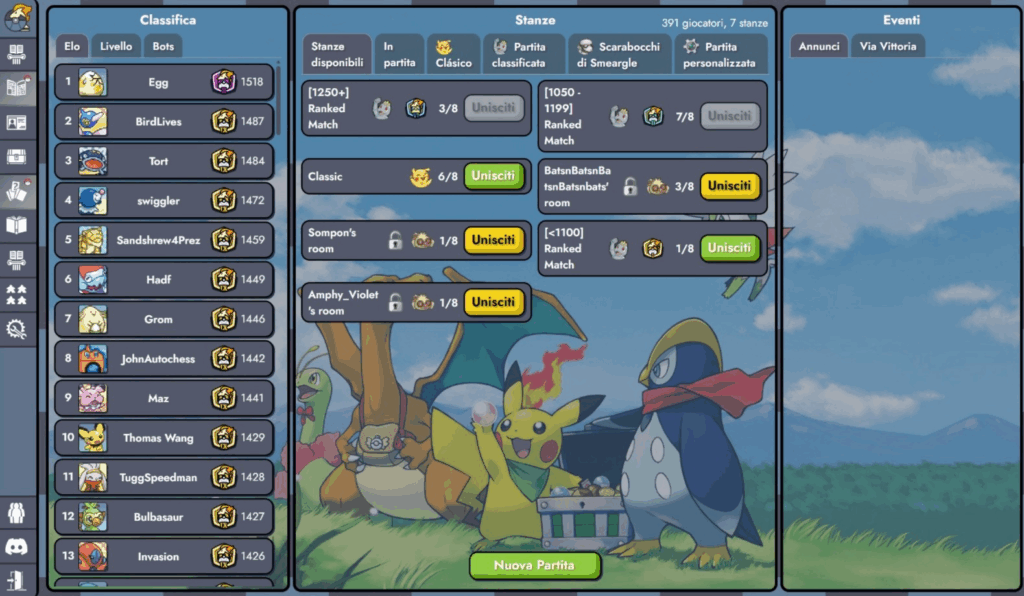This screenshot has height=596, width=1024.
Task: Join Sompon's room
Action: [494, 240]
